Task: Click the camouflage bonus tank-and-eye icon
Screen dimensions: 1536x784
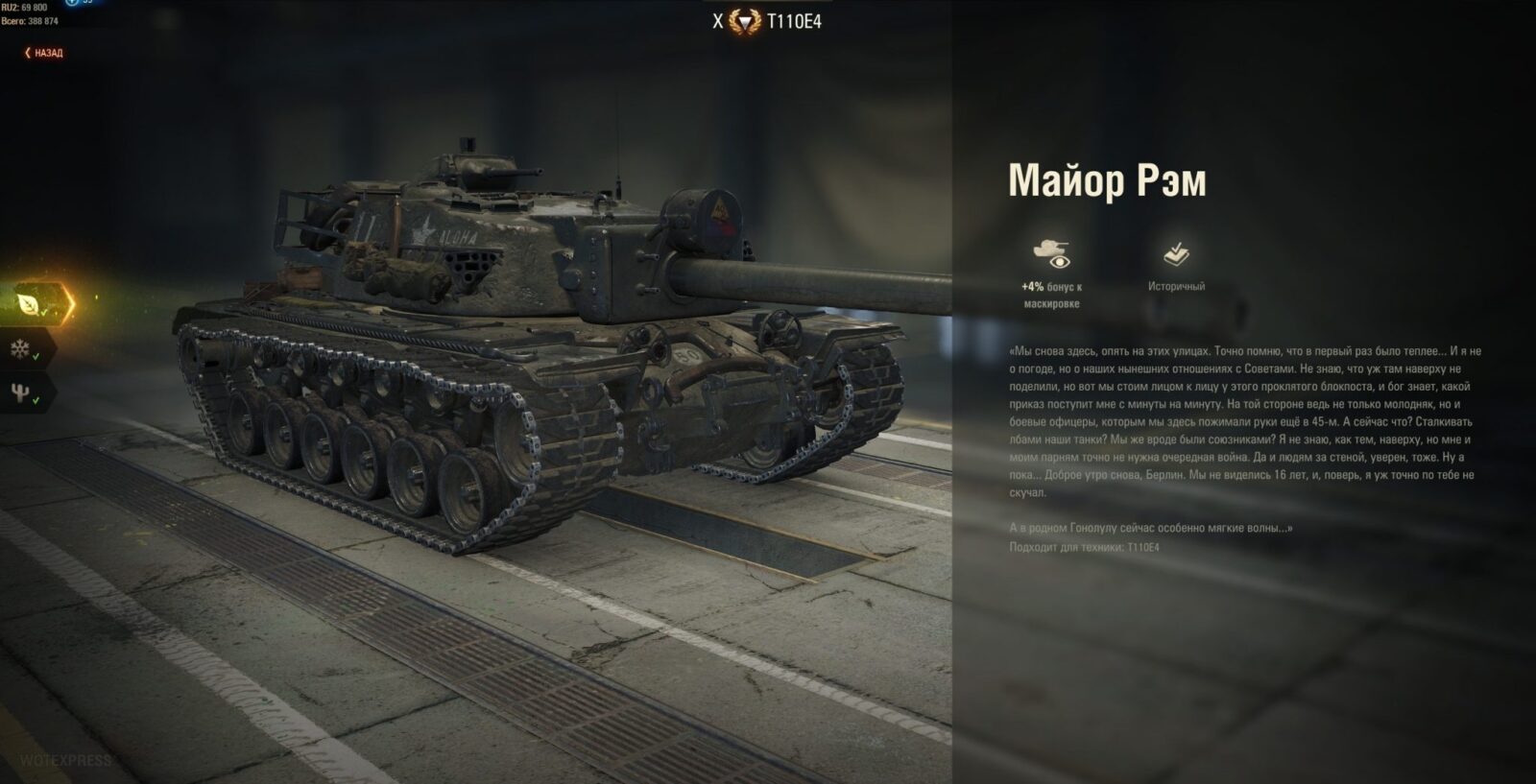Action: [x=1051, y=253]
